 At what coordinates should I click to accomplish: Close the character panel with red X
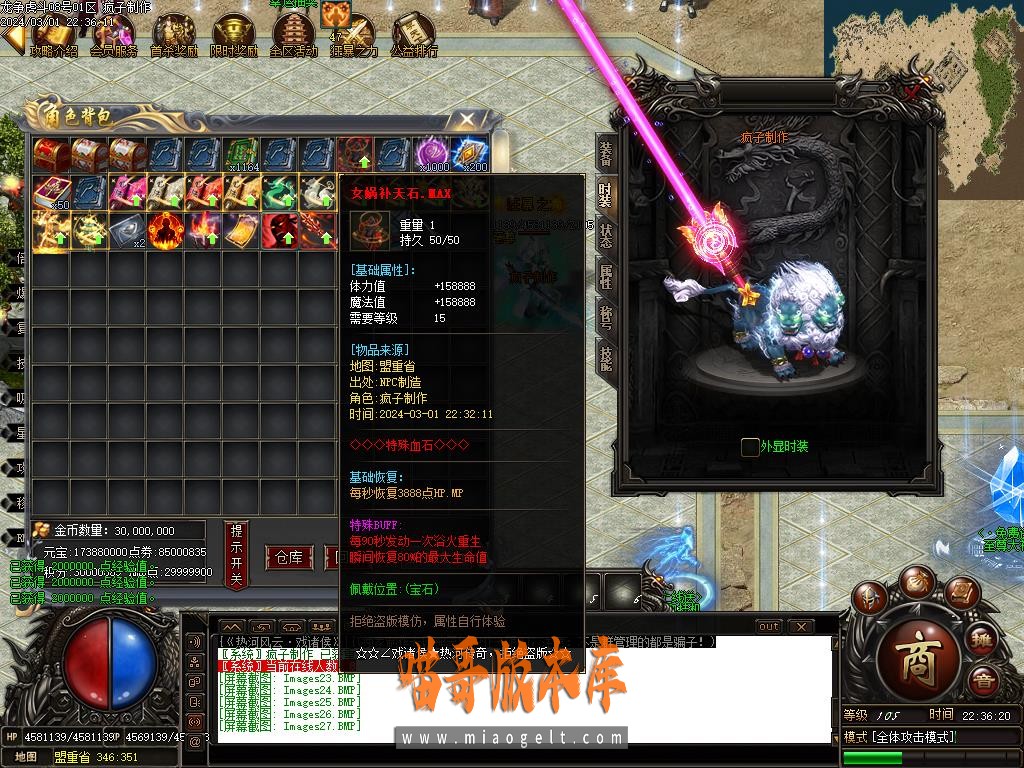[x=912, y=92]
